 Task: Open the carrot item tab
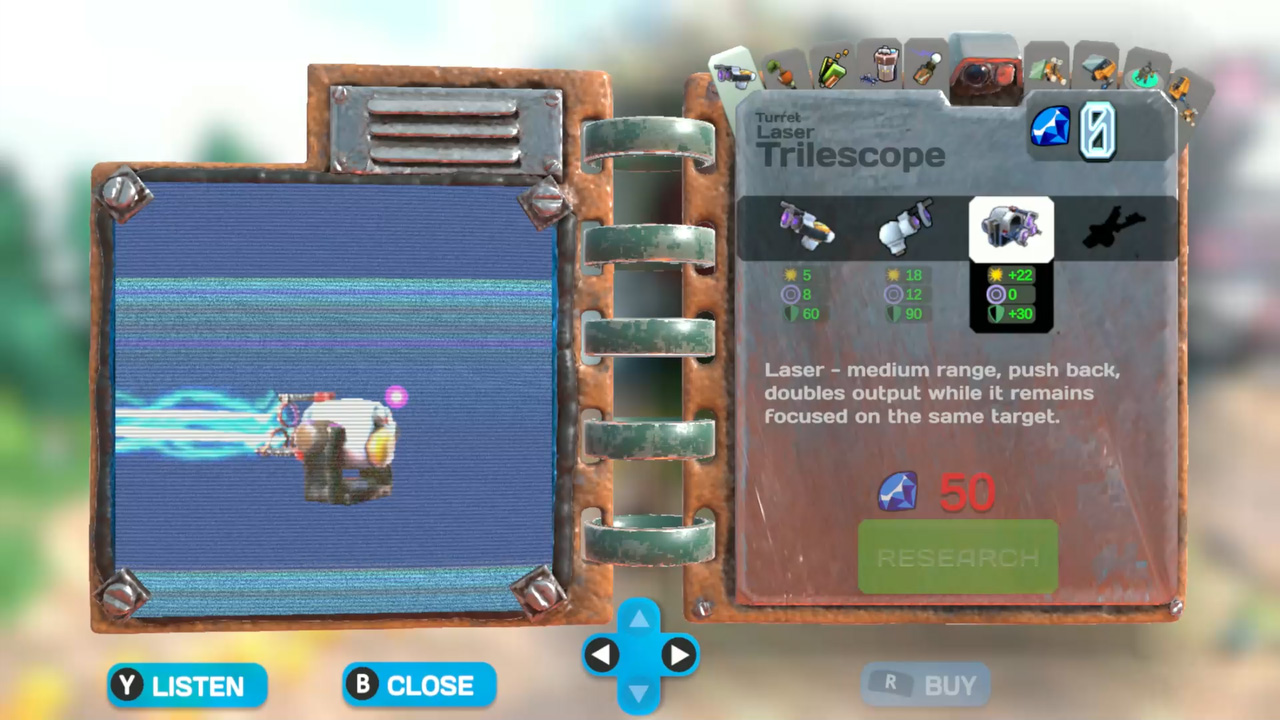coord(785,72)
